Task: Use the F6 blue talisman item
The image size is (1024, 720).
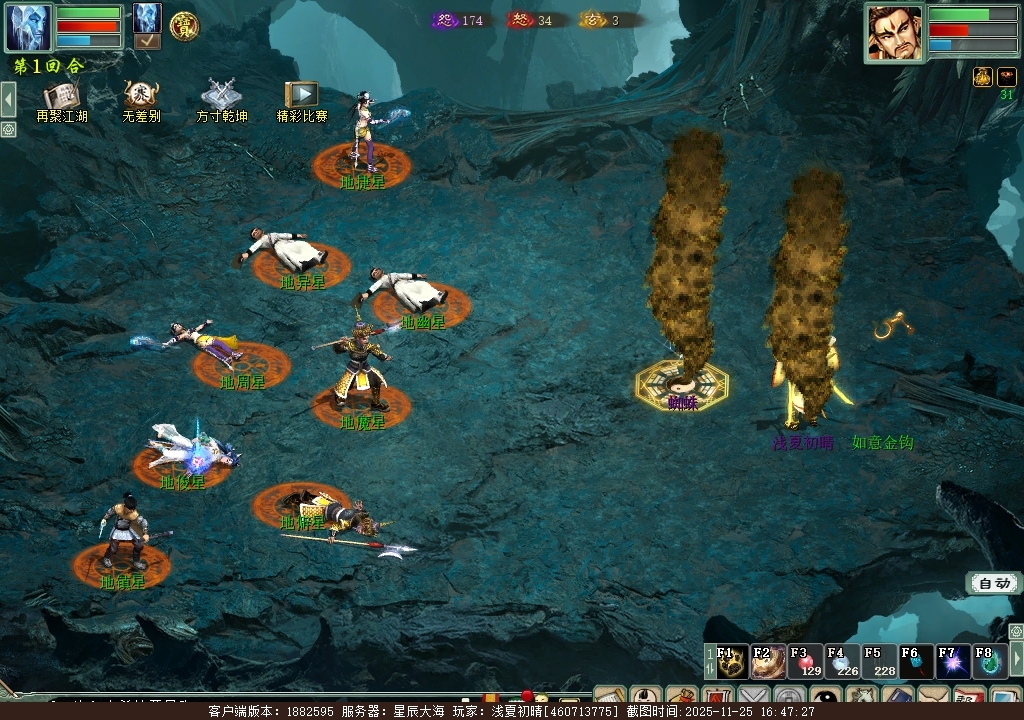Action: coord(916,662)
